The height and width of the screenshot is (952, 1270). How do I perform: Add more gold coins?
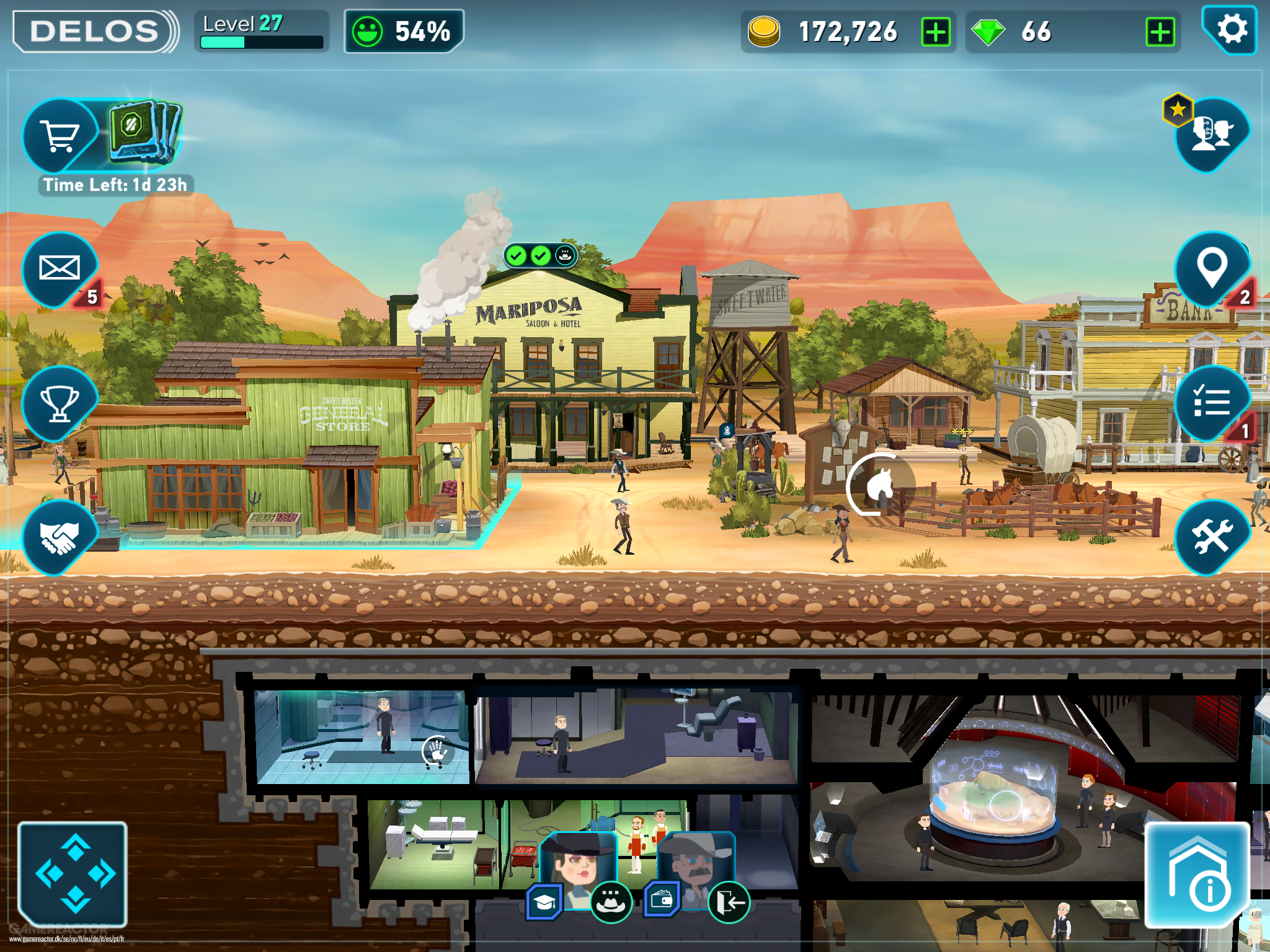936,32
